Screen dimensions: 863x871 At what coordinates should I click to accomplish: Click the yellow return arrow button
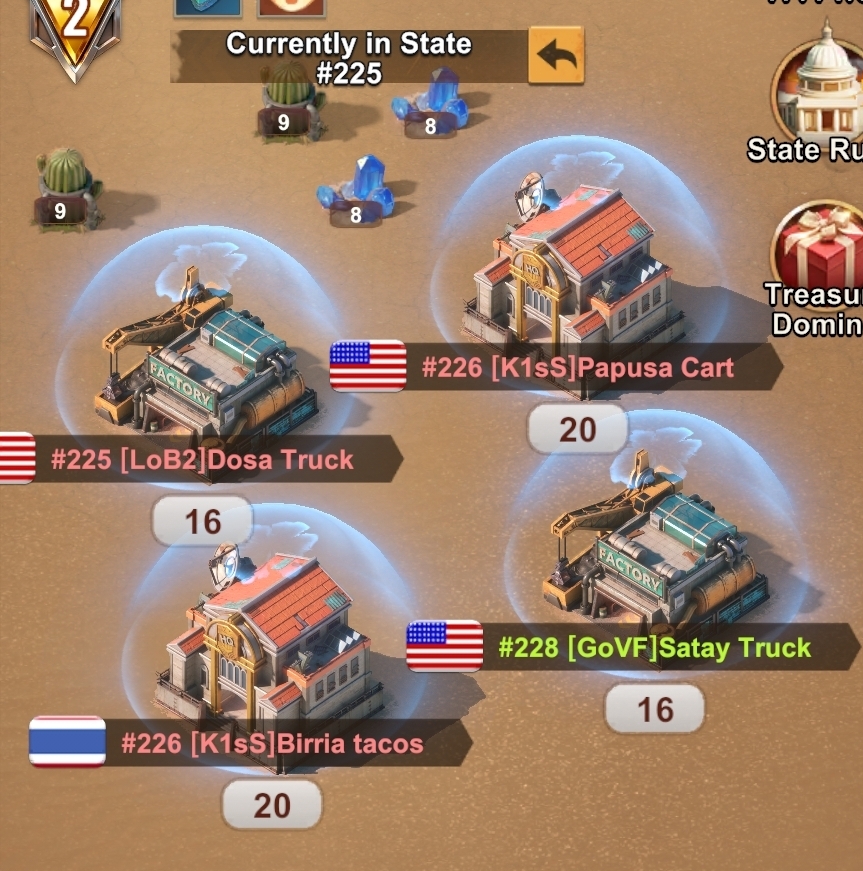[555, 56]
